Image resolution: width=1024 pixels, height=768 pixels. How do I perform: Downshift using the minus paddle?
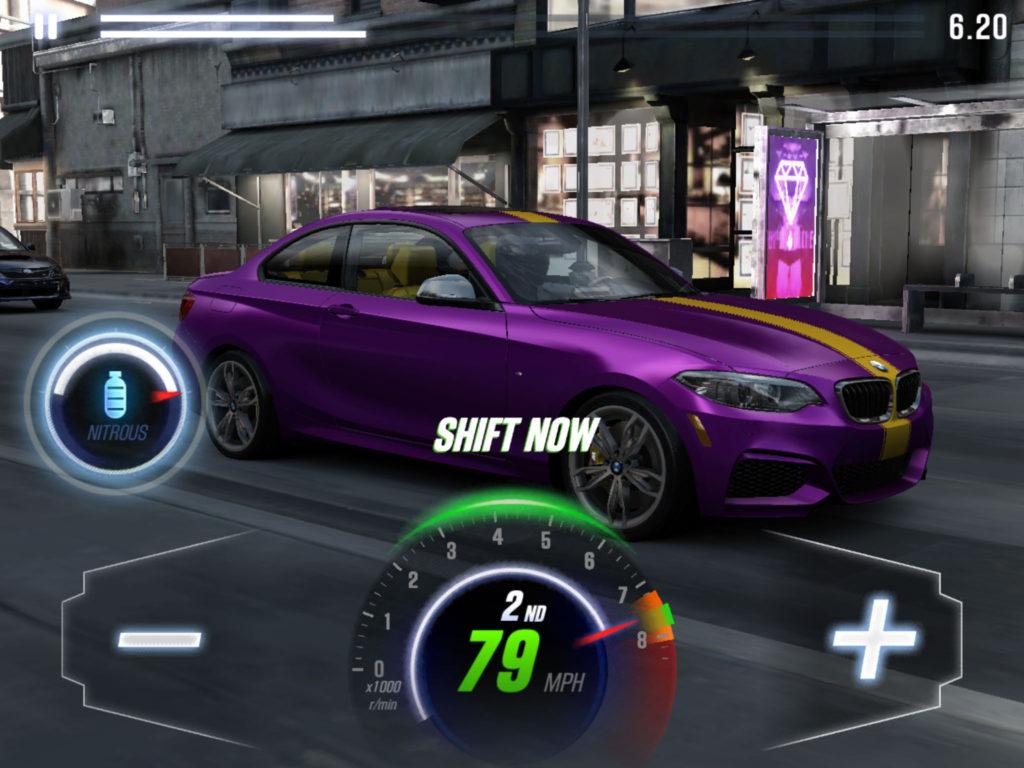click(x=159, y=639)
